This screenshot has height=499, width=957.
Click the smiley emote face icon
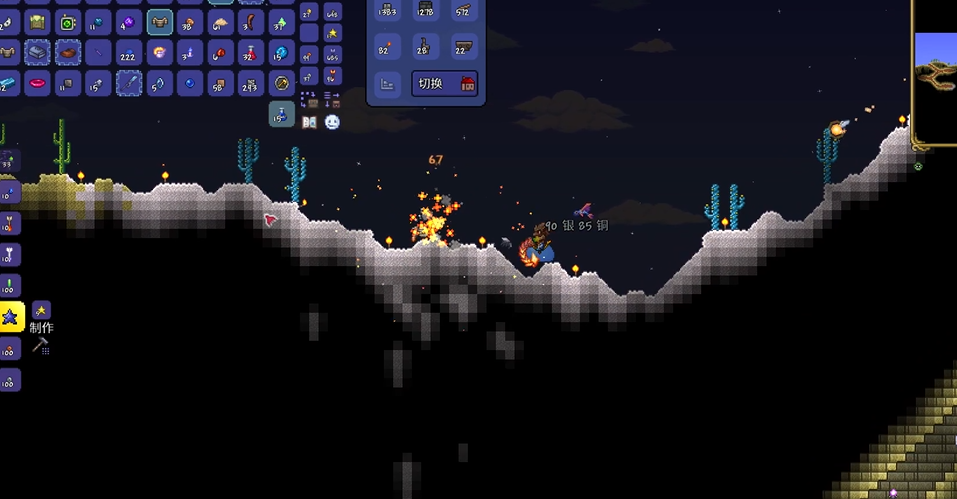tap(332, 122)
